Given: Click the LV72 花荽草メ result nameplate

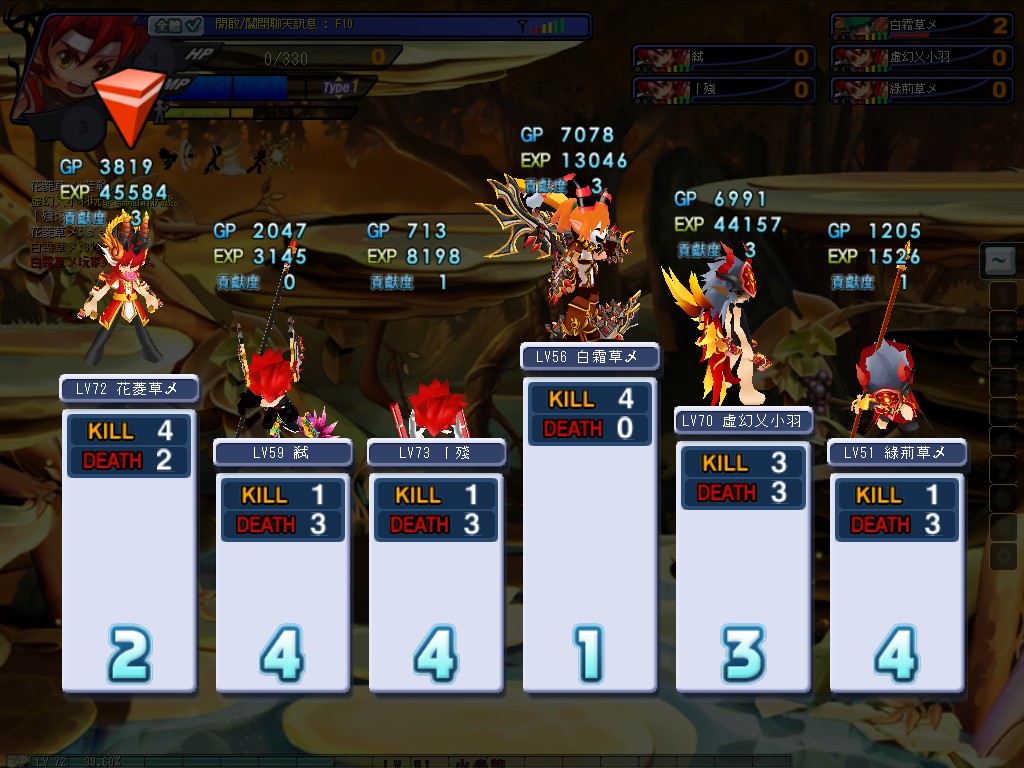Looking at the screenshot, I should click(129, 389).
